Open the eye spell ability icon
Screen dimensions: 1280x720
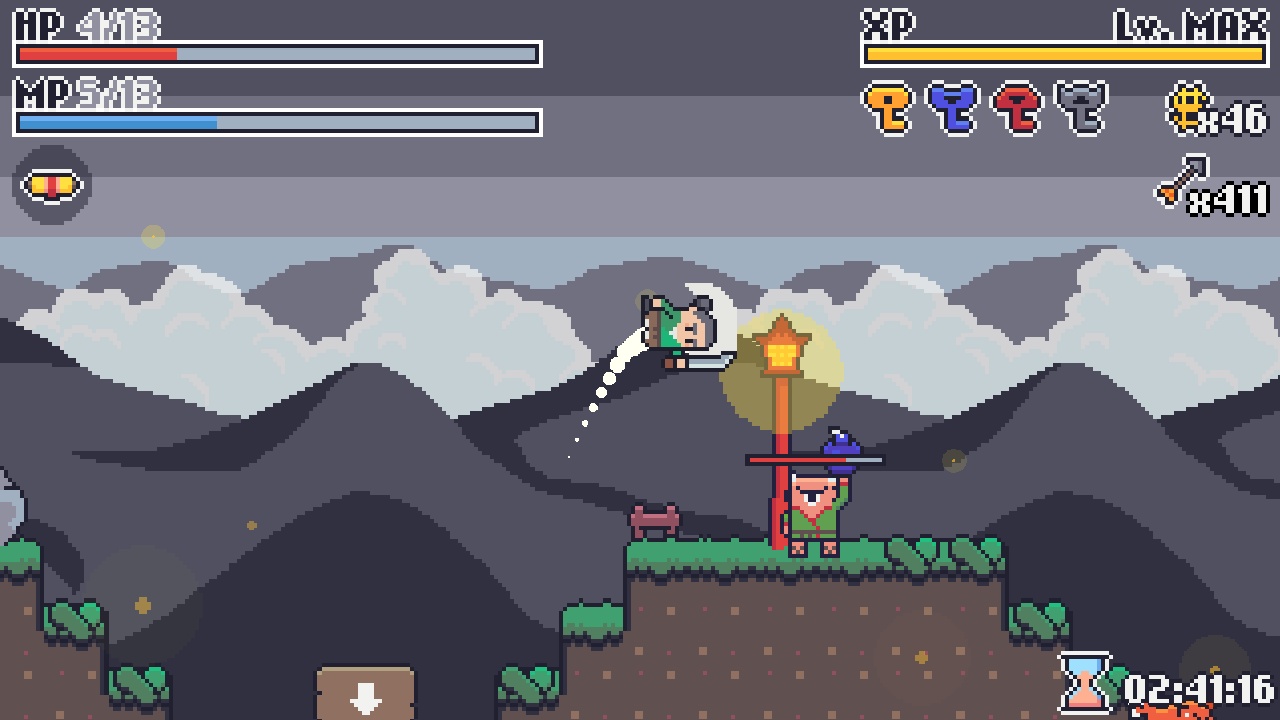coord(52,183)
